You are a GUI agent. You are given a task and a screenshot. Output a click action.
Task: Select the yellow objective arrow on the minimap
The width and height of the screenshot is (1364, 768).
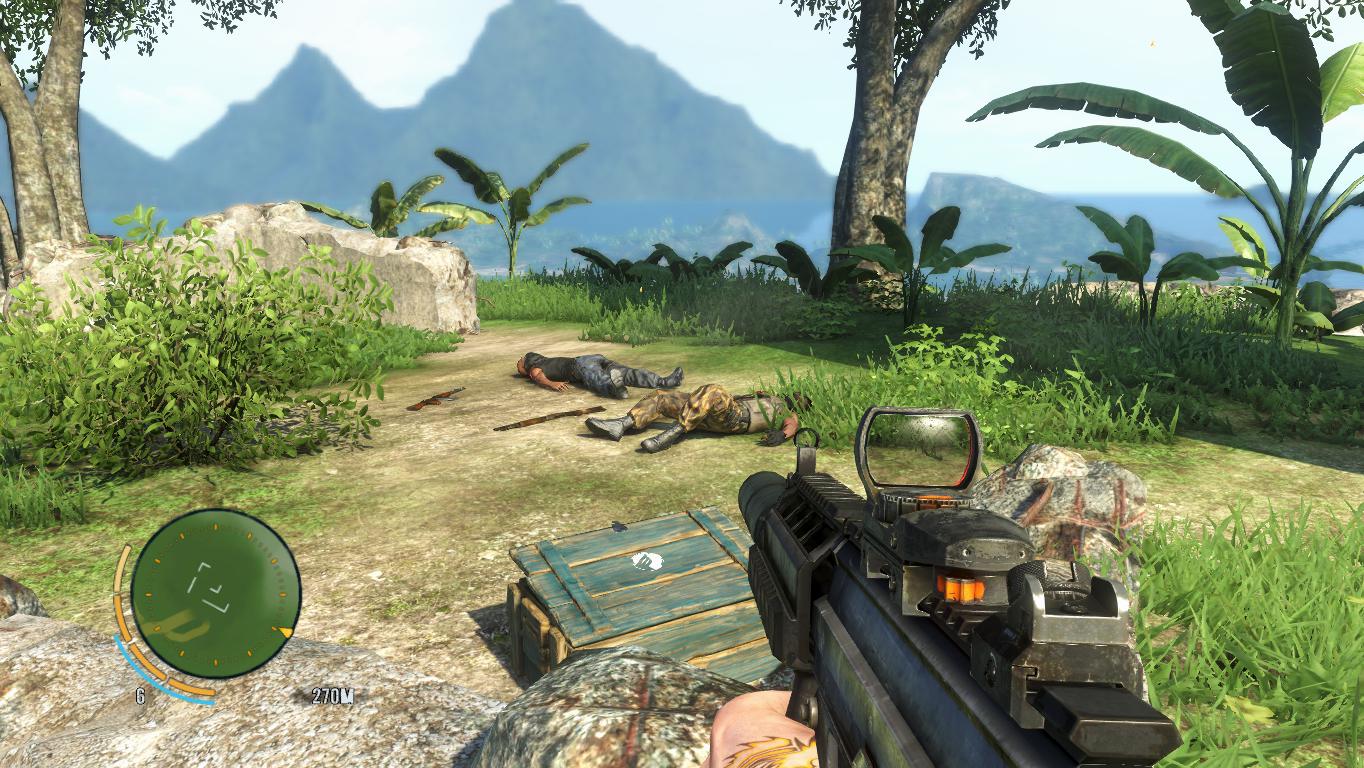[286, 632]
